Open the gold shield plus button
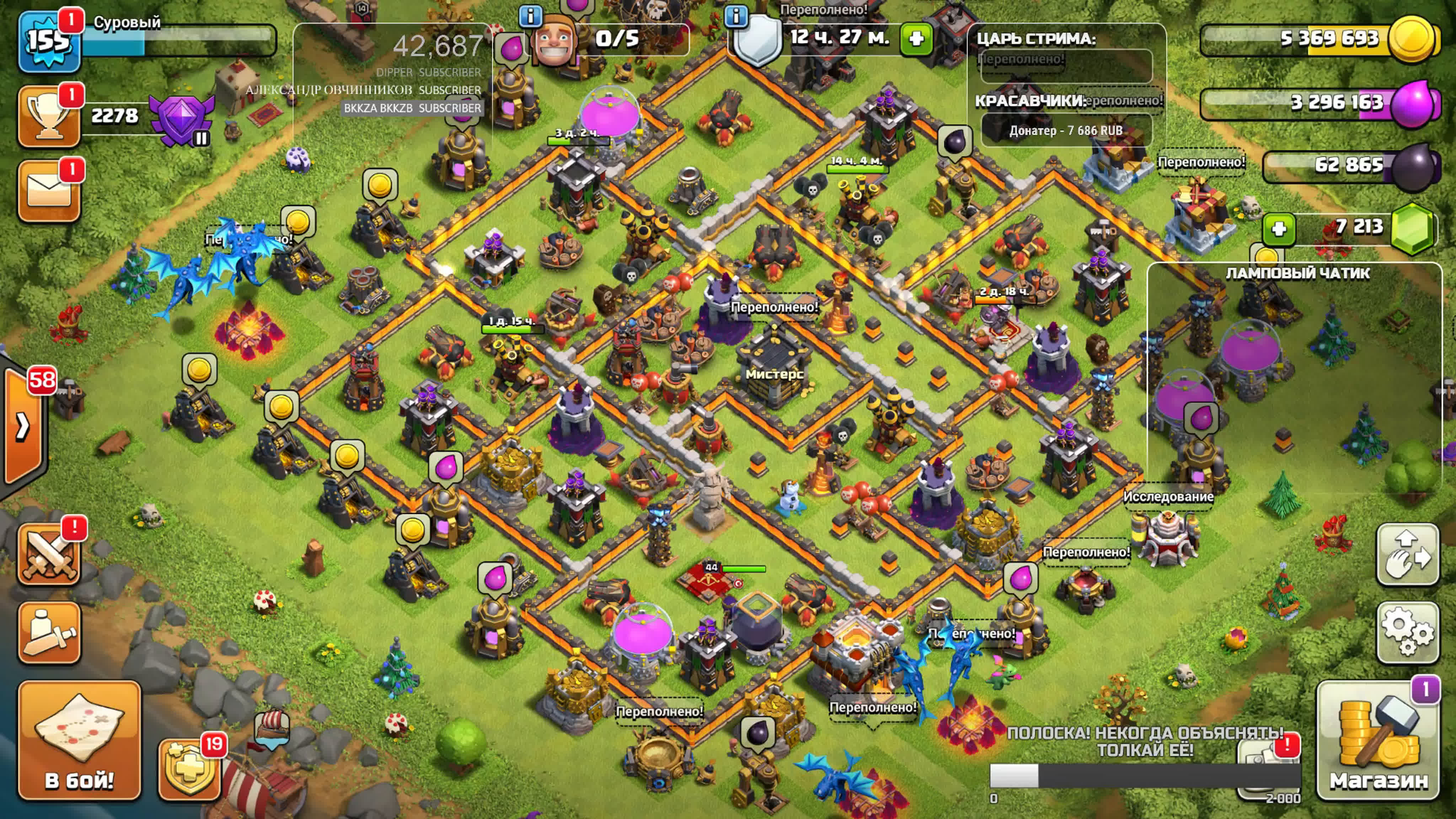Image resolution: width=1456 pixels, height=819 pixels. click(x=189, y=769)
